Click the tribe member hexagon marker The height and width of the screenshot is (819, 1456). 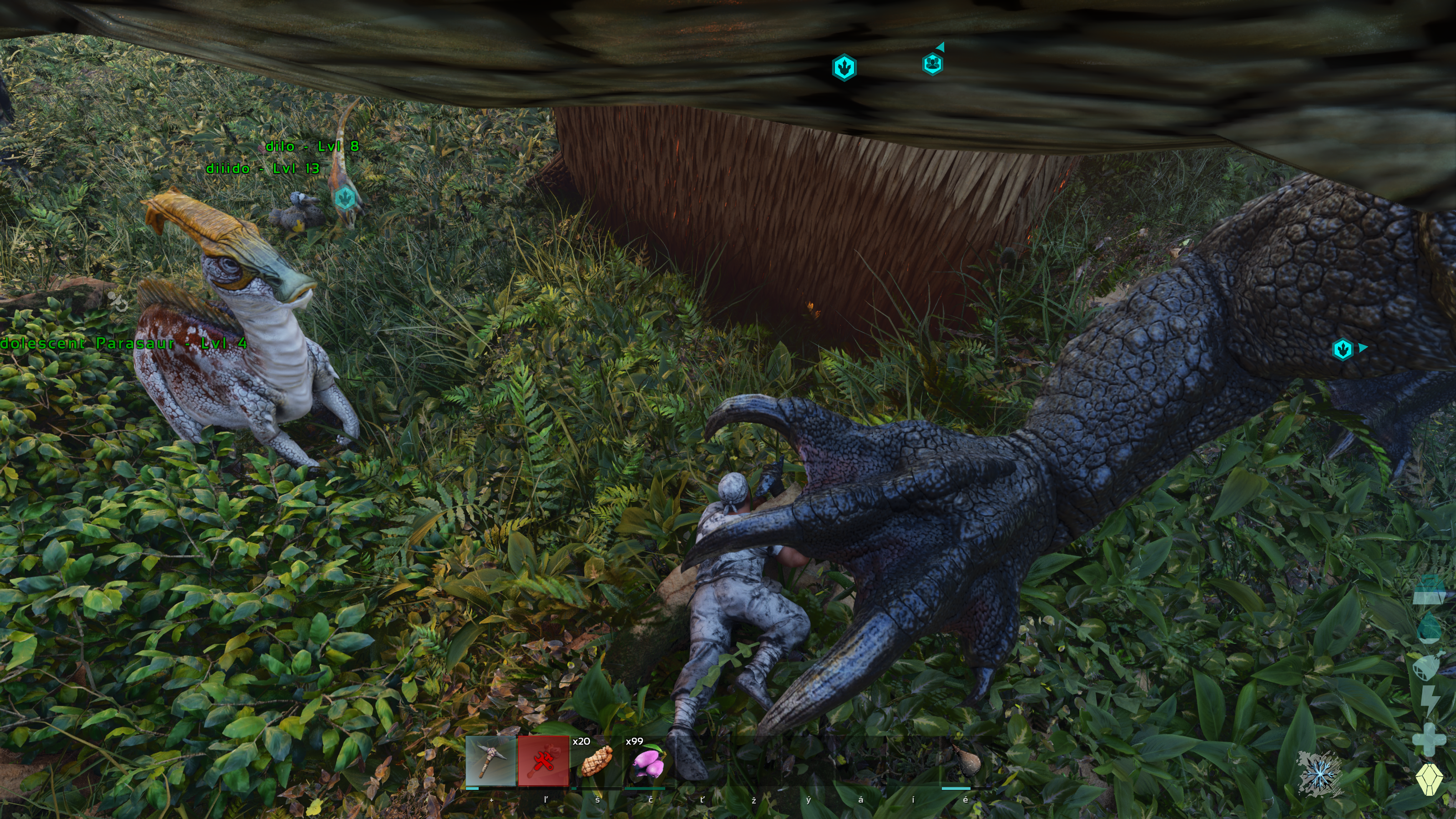coord(933,64)
